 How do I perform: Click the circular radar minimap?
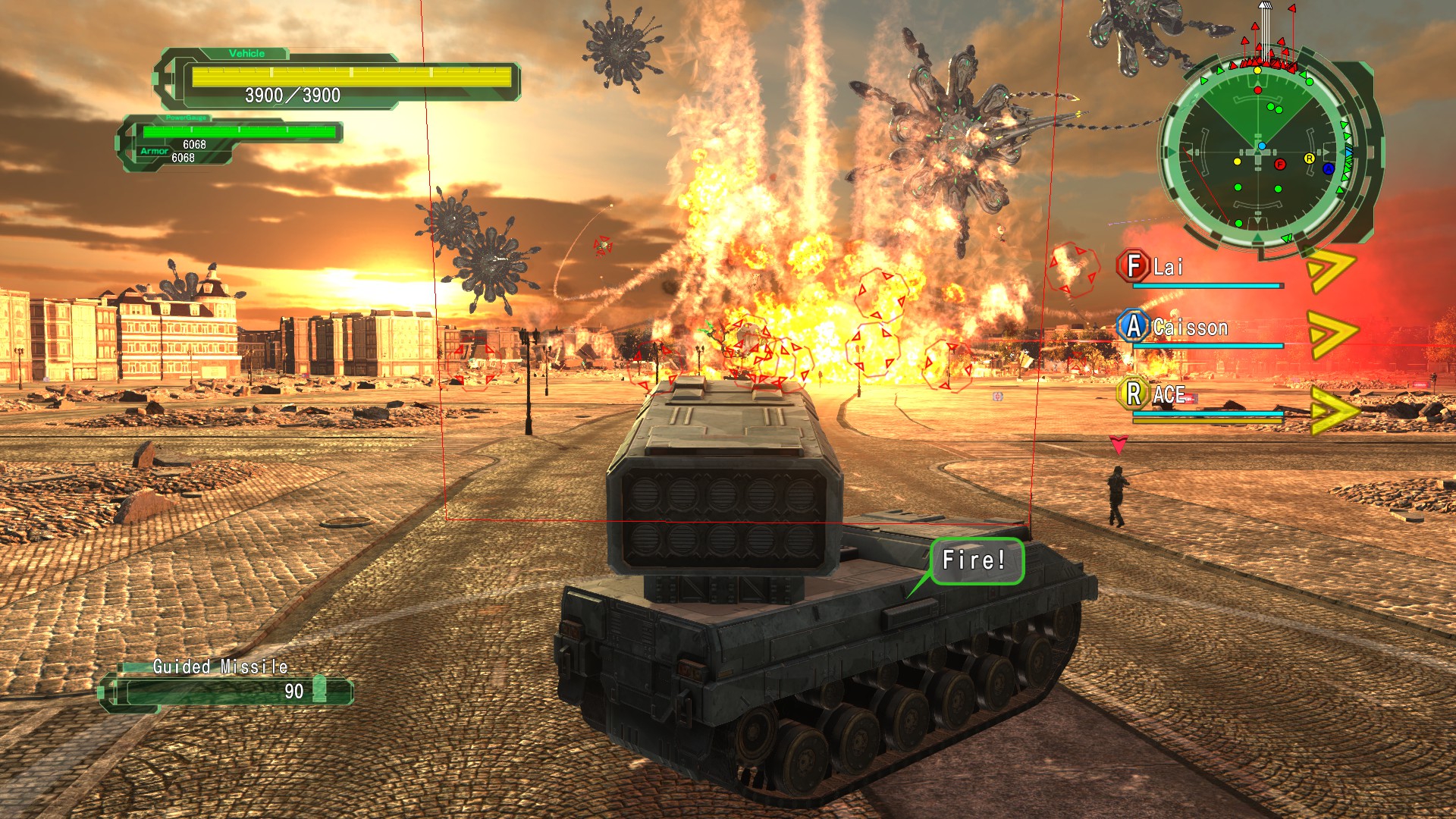[1259, 152]
